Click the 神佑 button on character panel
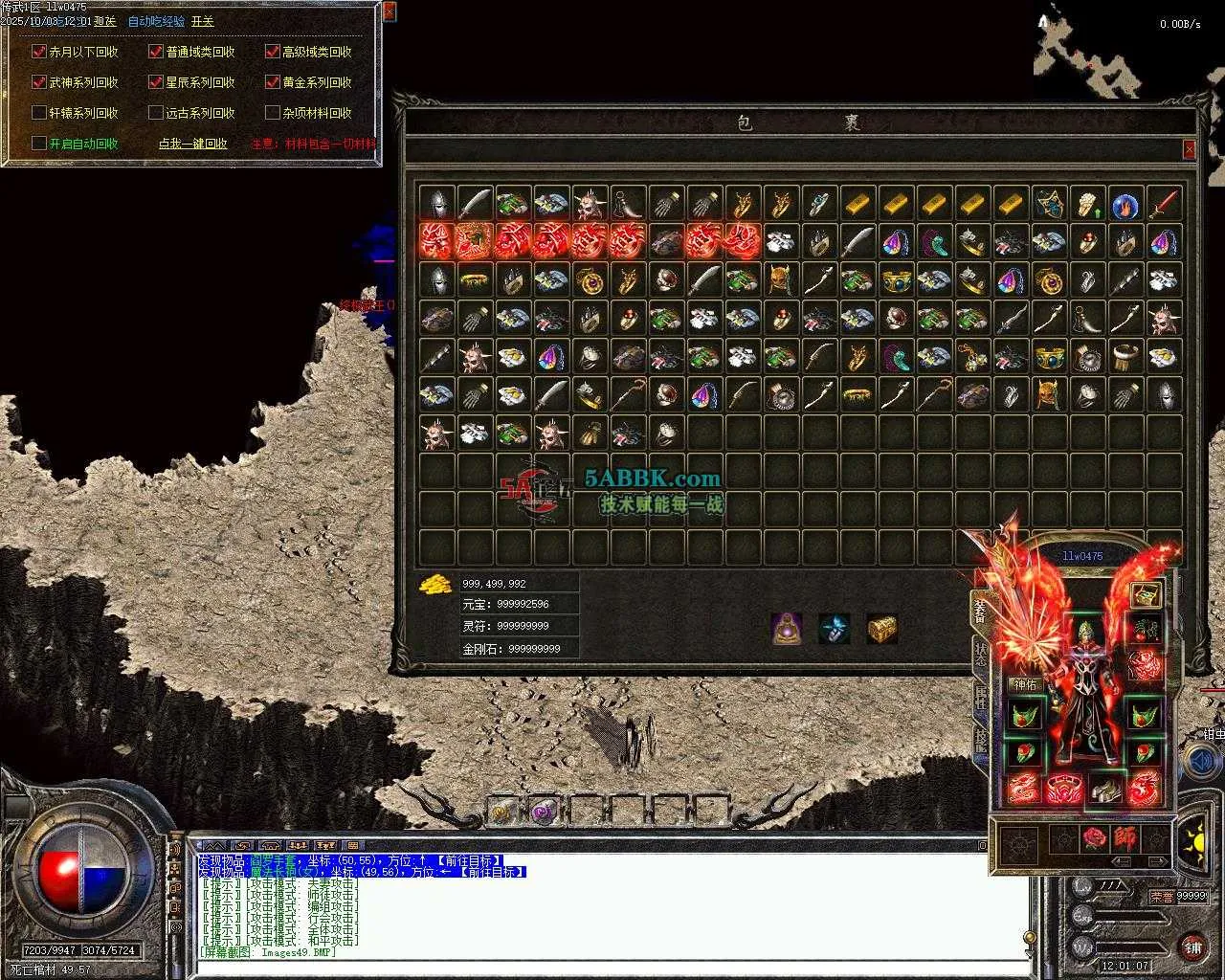Screen dimensions: 1225x980 coord(1025,684)
